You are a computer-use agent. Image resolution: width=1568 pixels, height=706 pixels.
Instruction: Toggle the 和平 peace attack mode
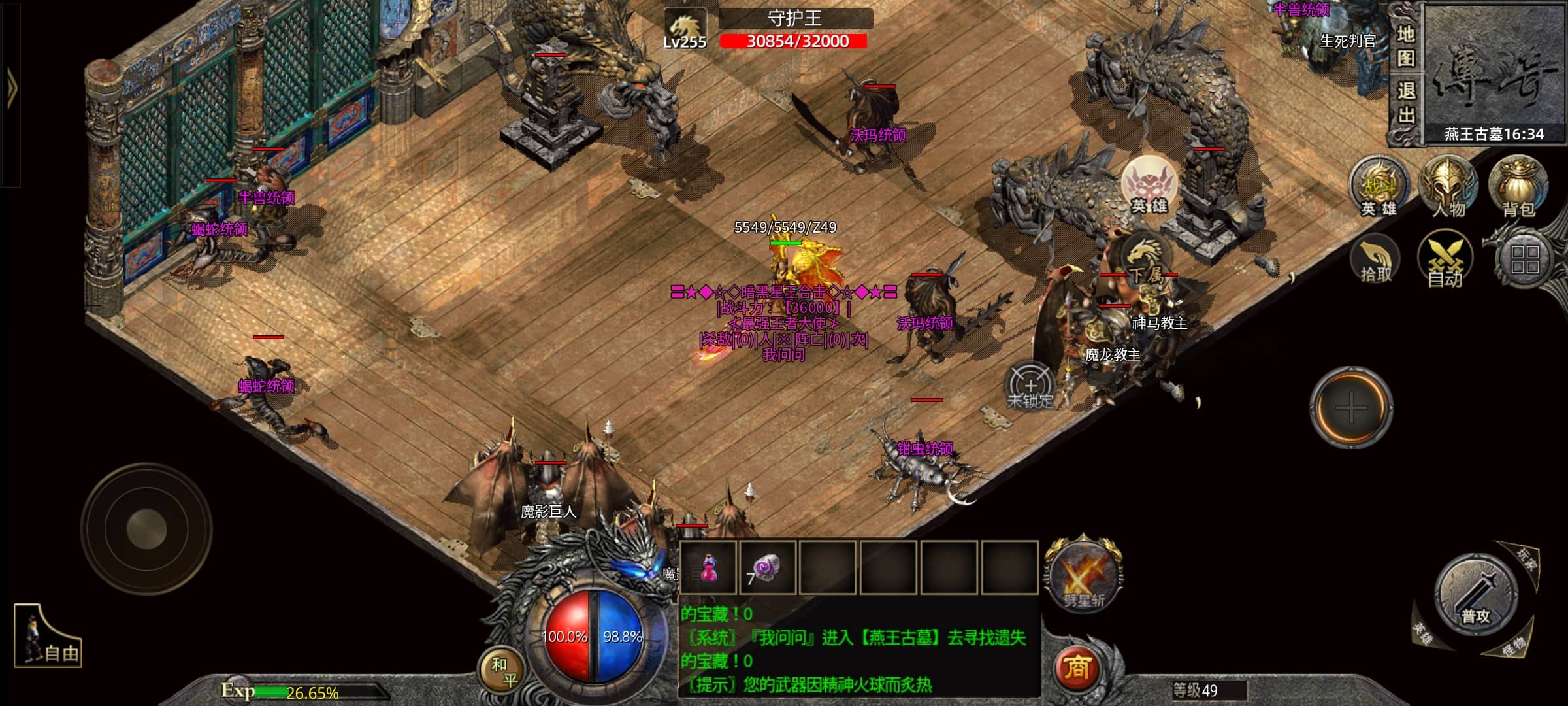(503, 672)
